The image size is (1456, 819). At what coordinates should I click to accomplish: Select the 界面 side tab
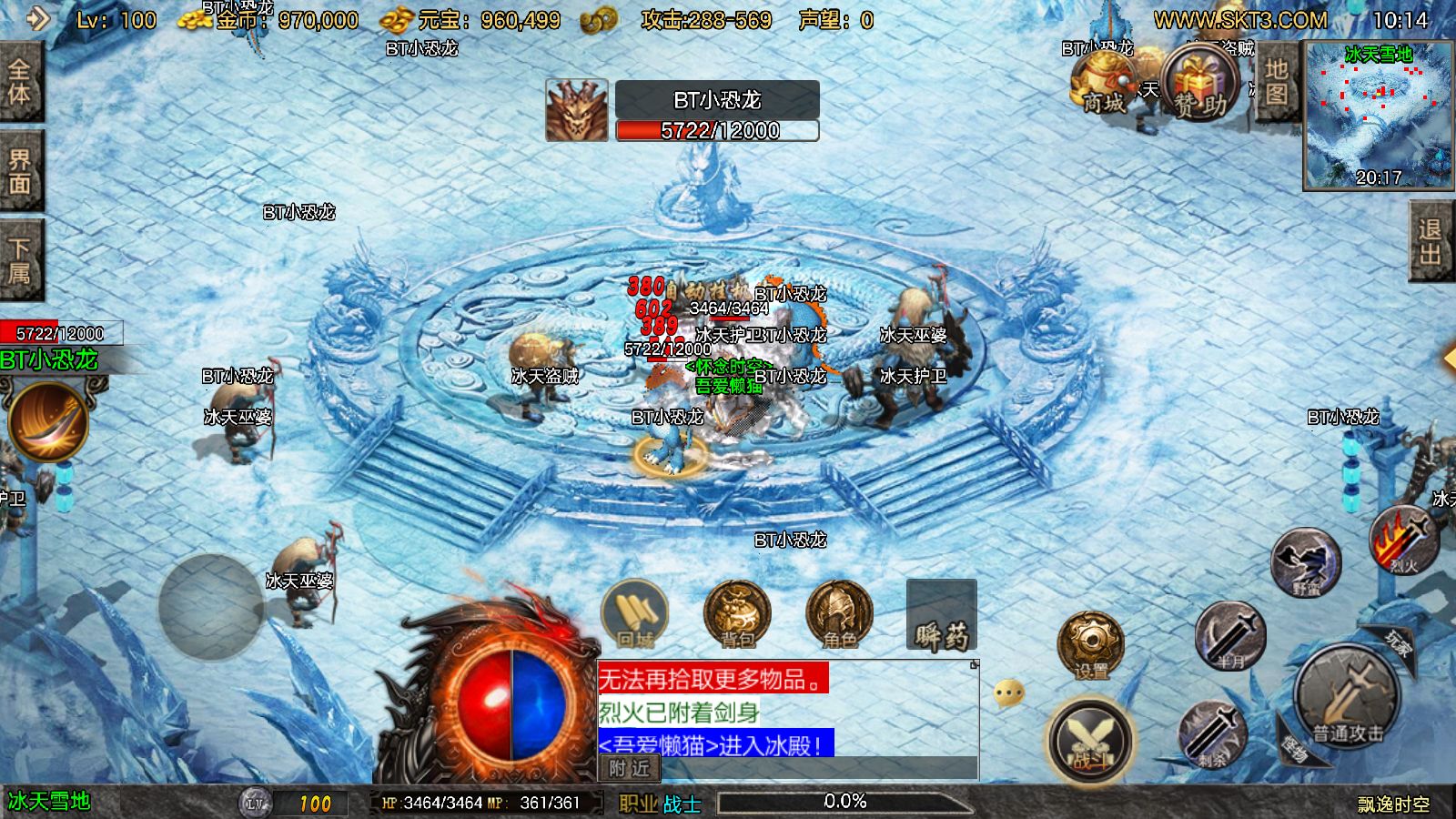click(x=20, y=171)
